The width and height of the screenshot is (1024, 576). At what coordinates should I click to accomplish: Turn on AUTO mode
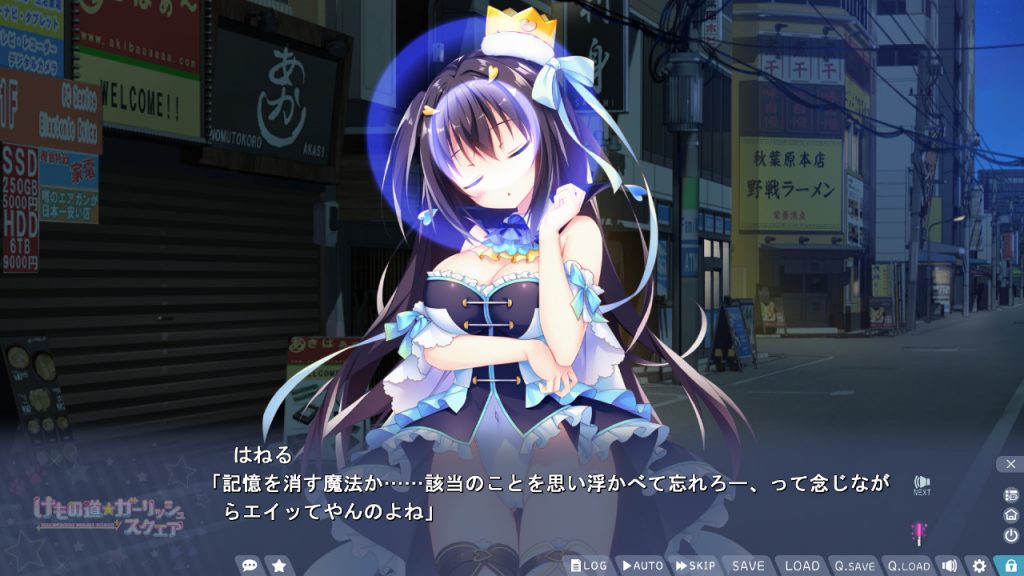642,566
